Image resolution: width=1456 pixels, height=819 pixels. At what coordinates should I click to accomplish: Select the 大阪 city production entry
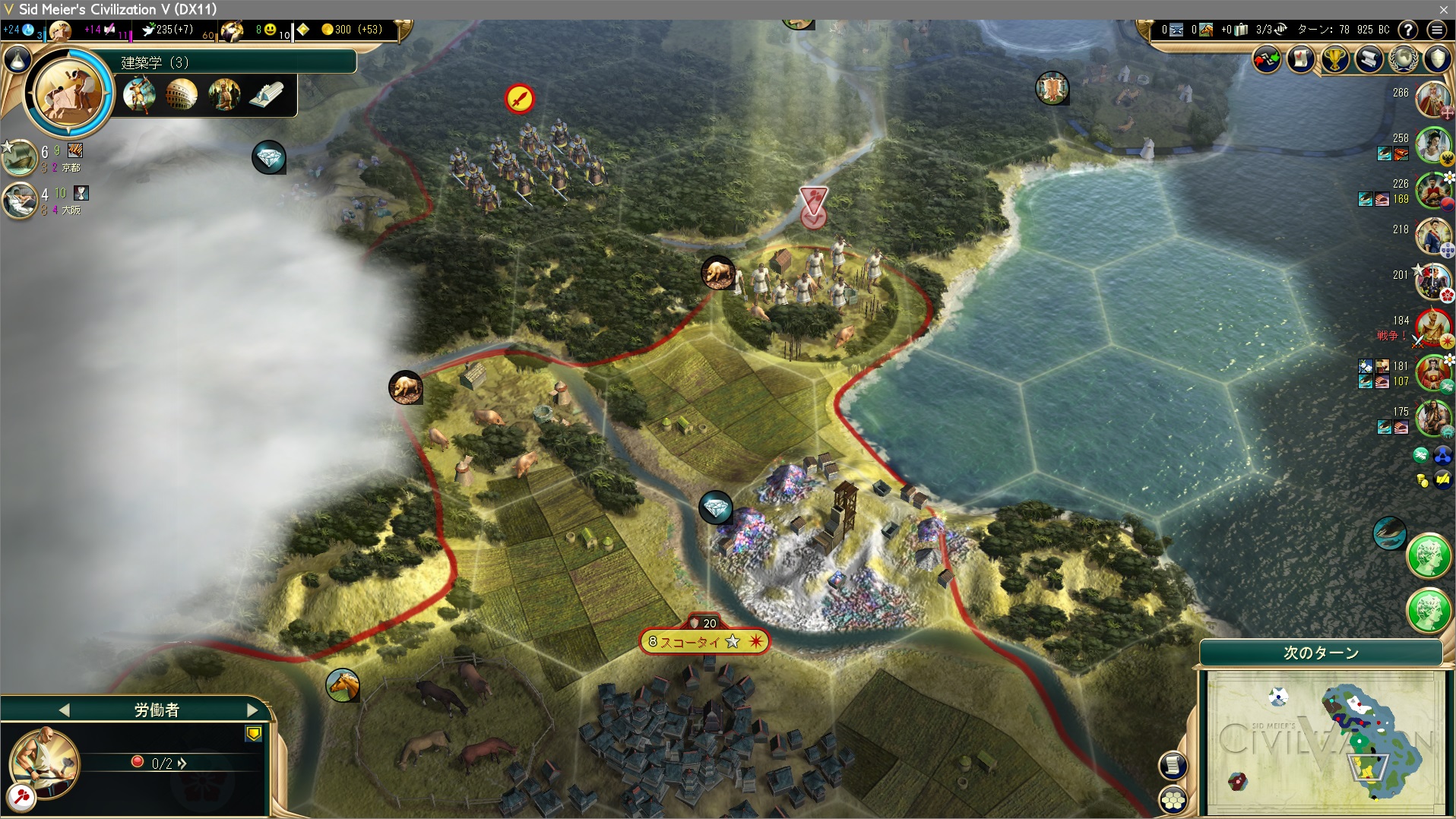tap(21, 200)
